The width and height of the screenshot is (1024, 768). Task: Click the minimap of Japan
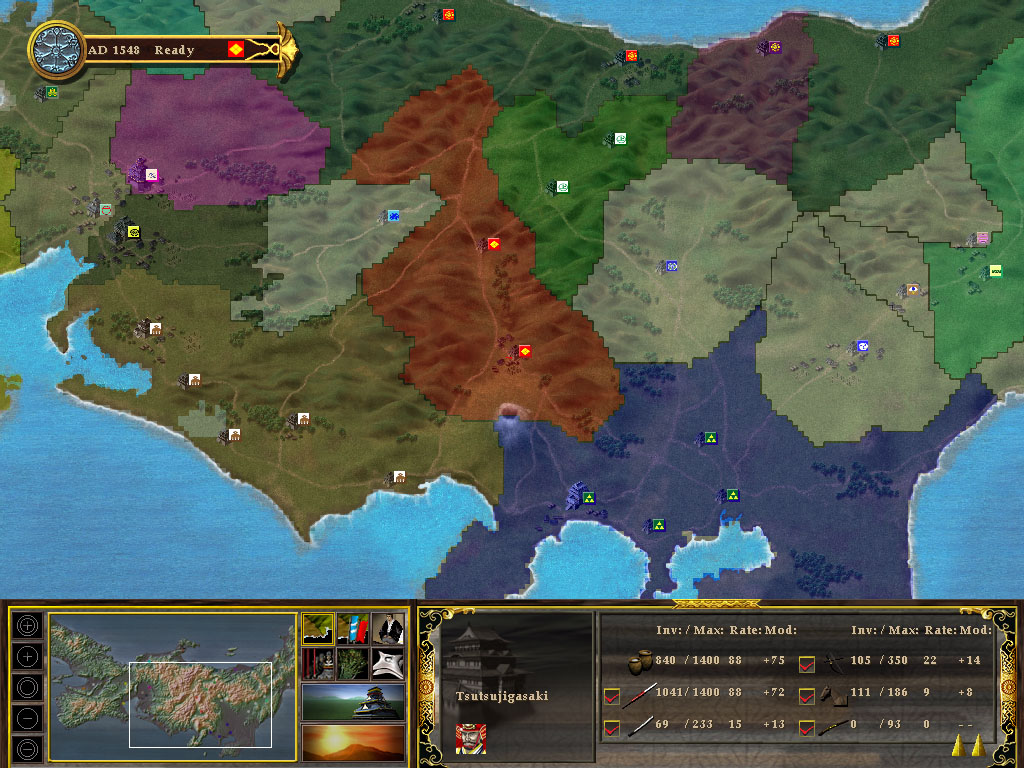tap(173, 680)
